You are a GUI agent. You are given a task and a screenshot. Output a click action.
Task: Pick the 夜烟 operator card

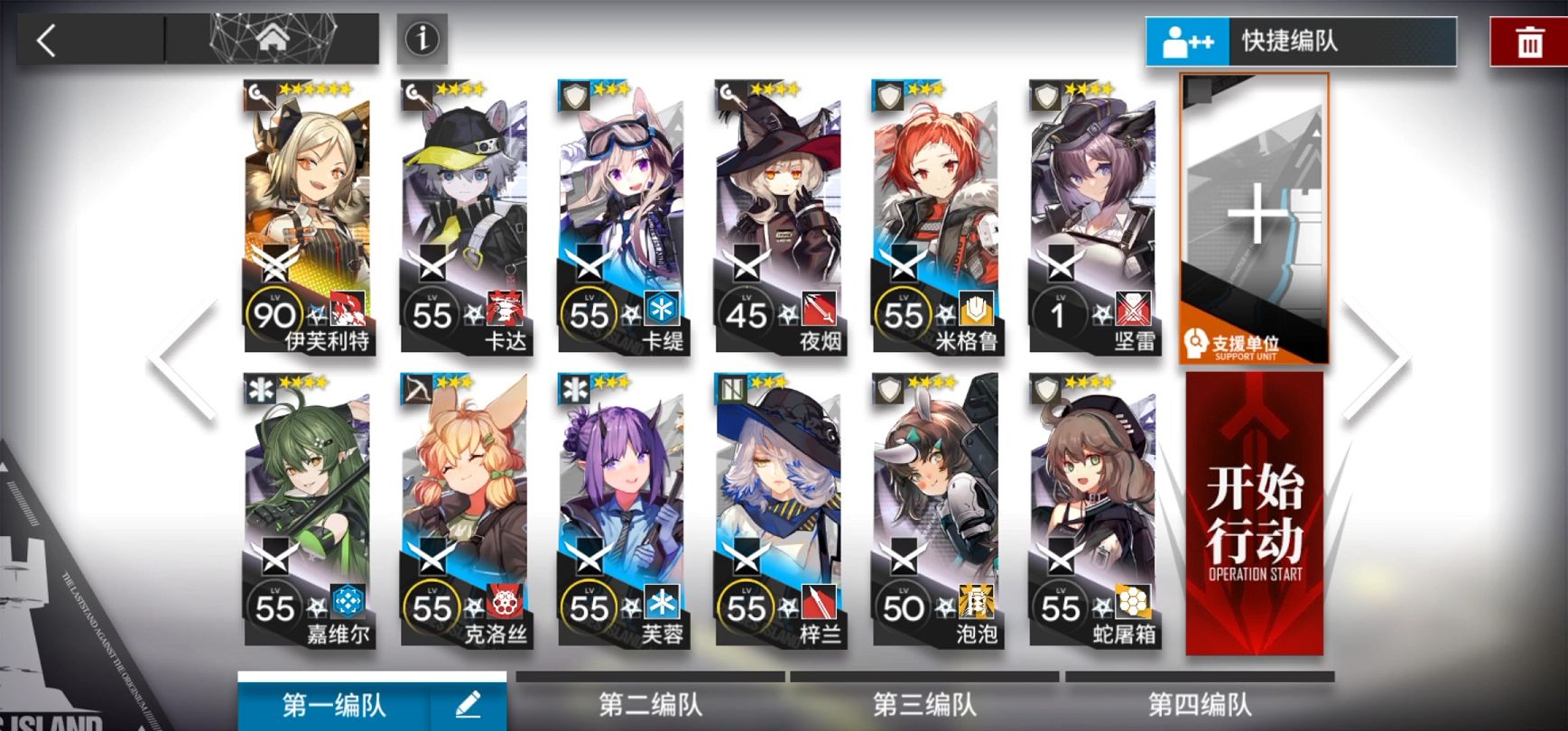pos(778,217)
